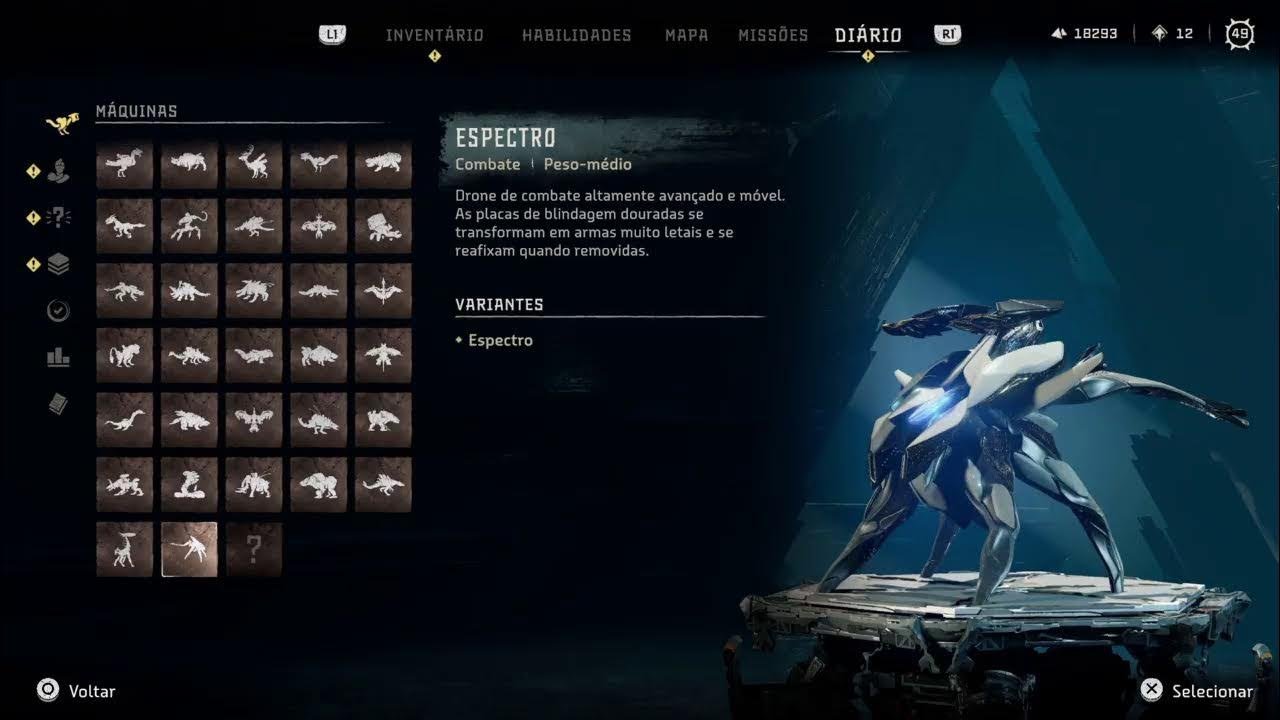Open the book category icon
Image resolution: width=1280 pixels, height=720 pixels.
pyautogui.click(x=59, y=403)
